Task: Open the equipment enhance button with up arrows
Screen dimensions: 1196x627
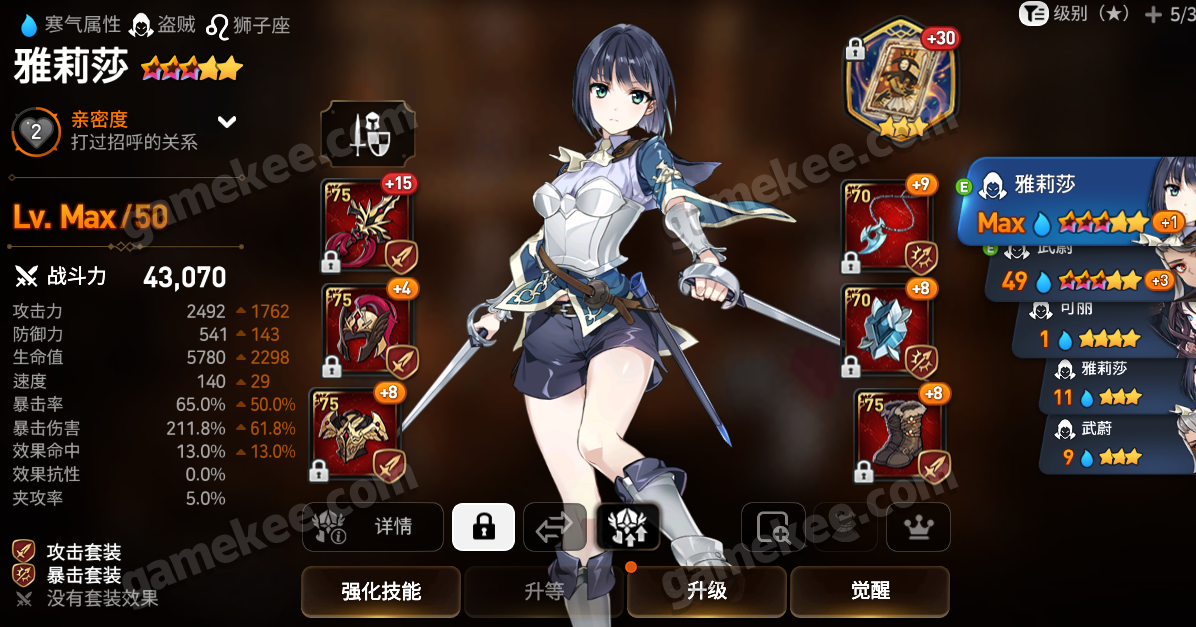Action: point(627,526)
